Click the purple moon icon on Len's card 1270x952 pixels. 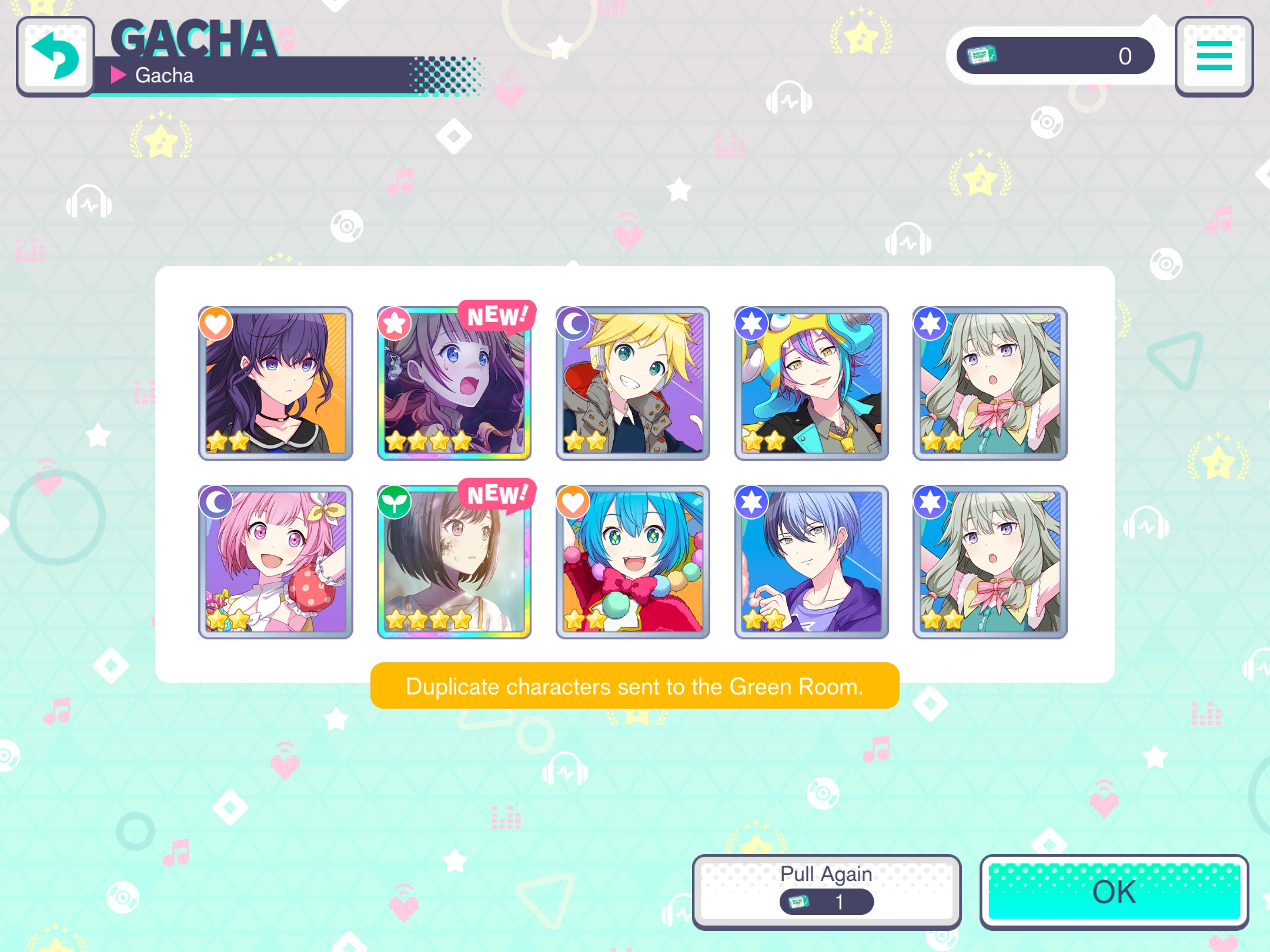(x=573, y=324)
